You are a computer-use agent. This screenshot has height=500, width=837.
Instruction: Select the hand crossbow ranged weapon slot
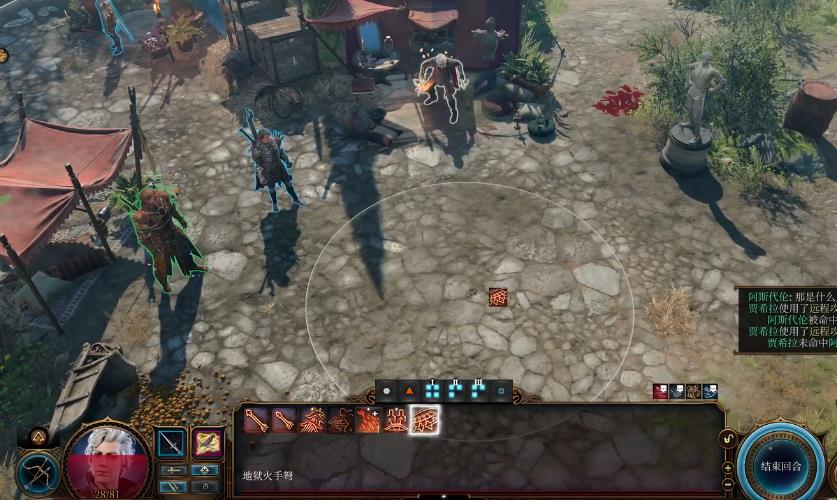(208, 443)
